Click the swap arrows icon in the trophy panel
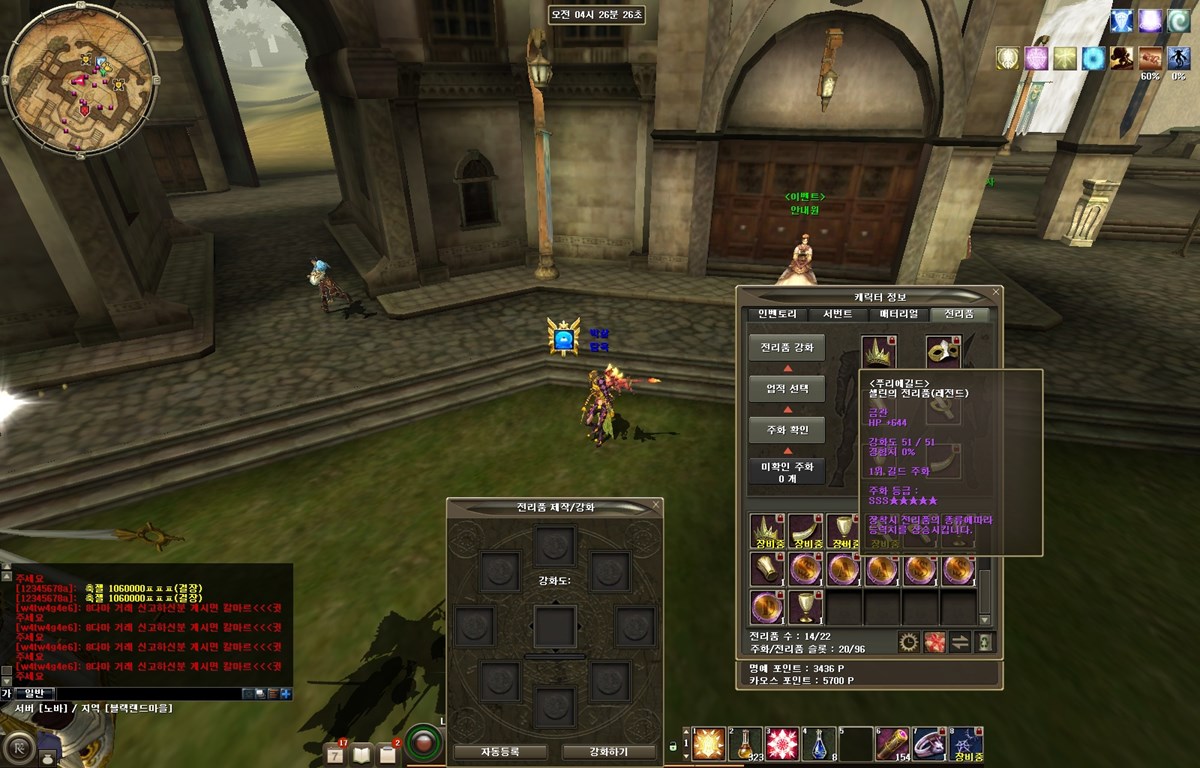Image resolution: width=1200 pixels, height=768 pixels. pyautogui.click(x=960, y=642)
